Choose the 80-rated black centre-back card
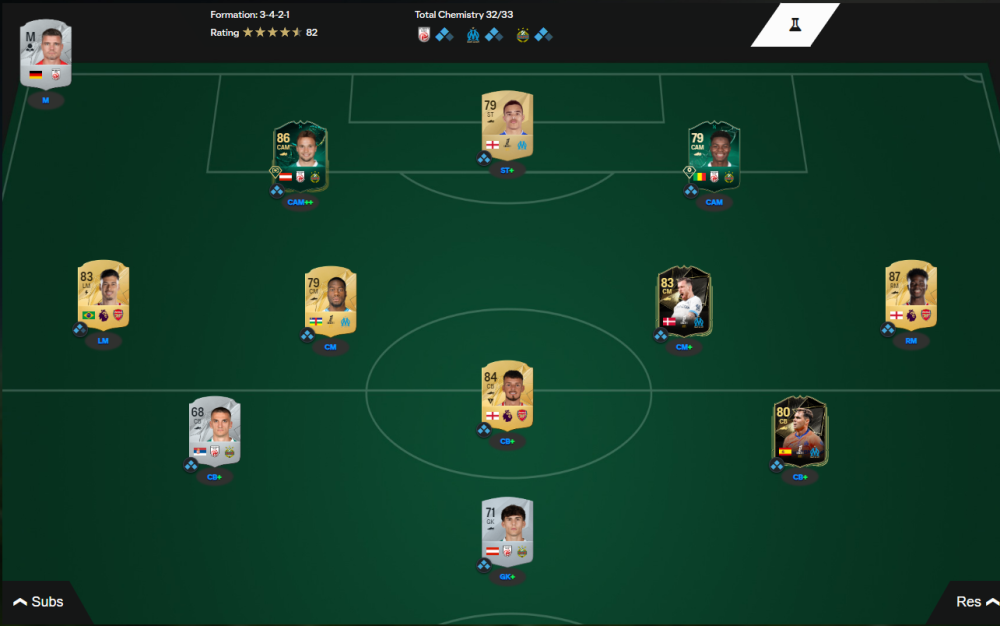Screen dimensions: 1000x626 (800, 431)
